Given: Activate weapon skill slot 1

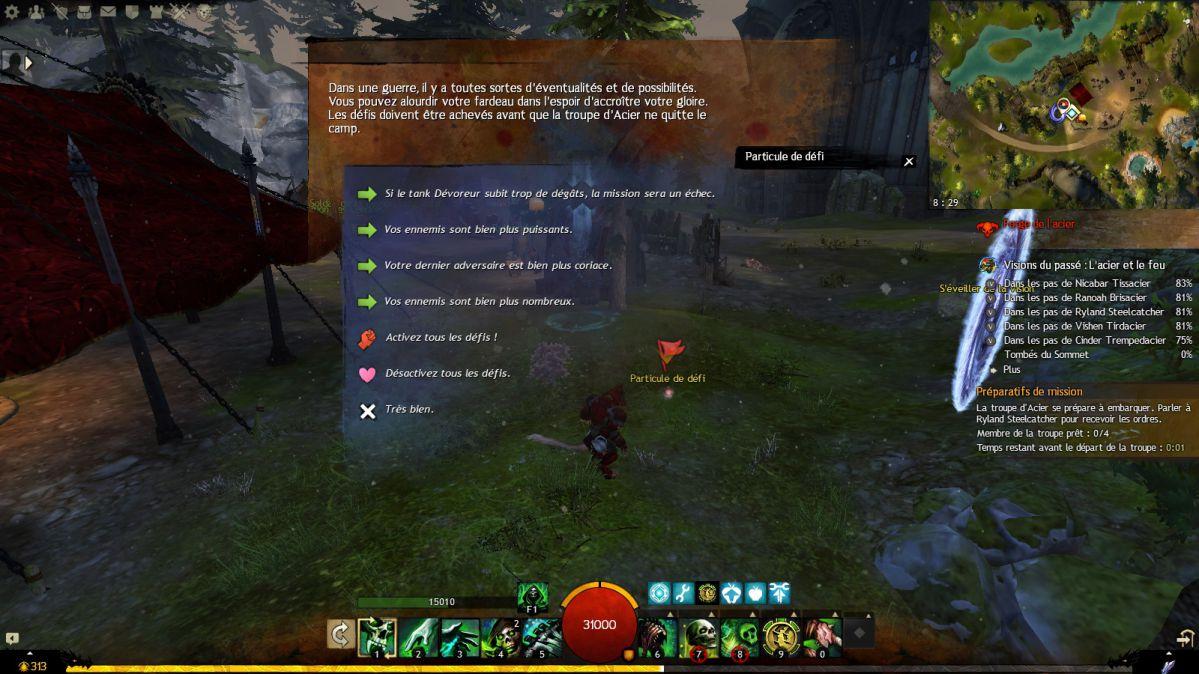Looking at the screenshot, I should coord(377,636).
